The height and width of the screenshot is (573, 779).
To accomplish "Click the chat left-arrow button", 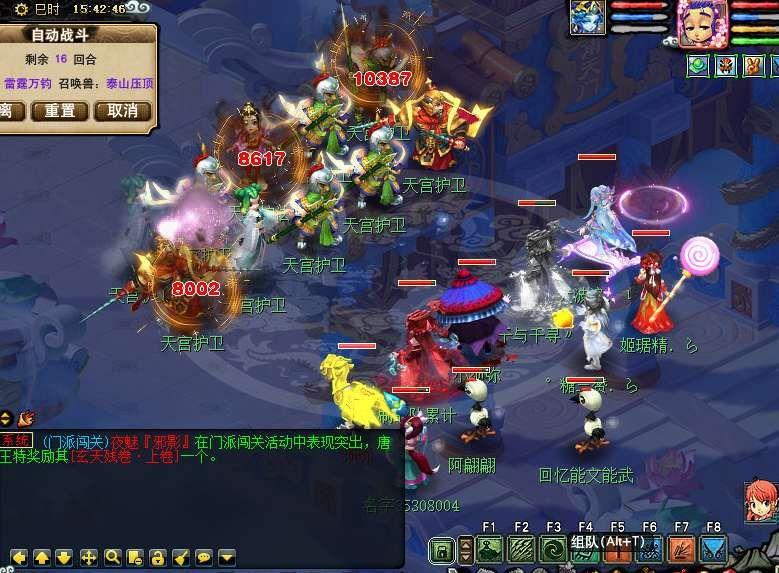I will coord(18,557).
